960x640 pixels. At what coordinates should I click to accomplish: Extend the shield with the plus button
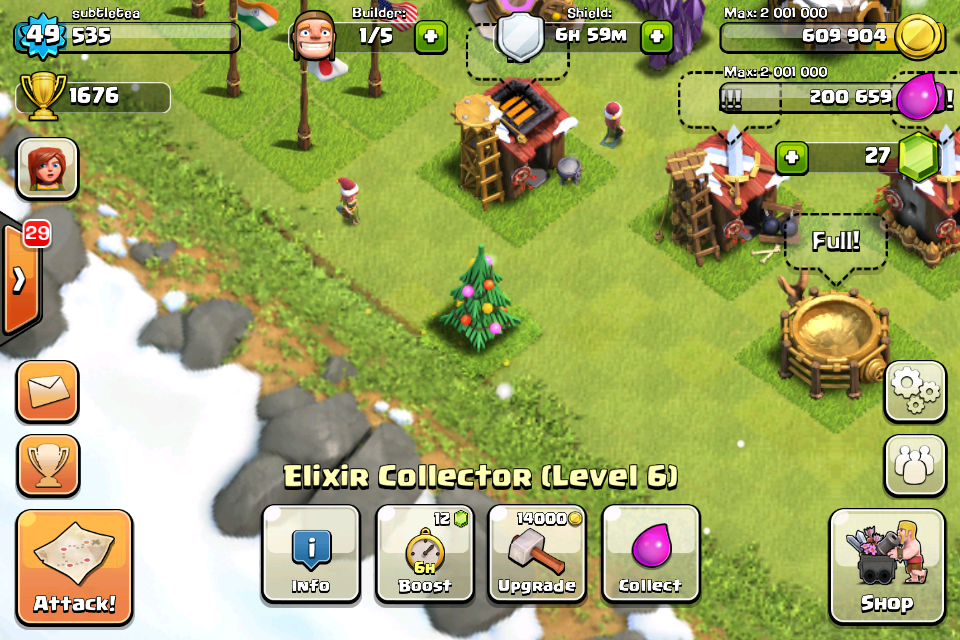click(656, 37)
